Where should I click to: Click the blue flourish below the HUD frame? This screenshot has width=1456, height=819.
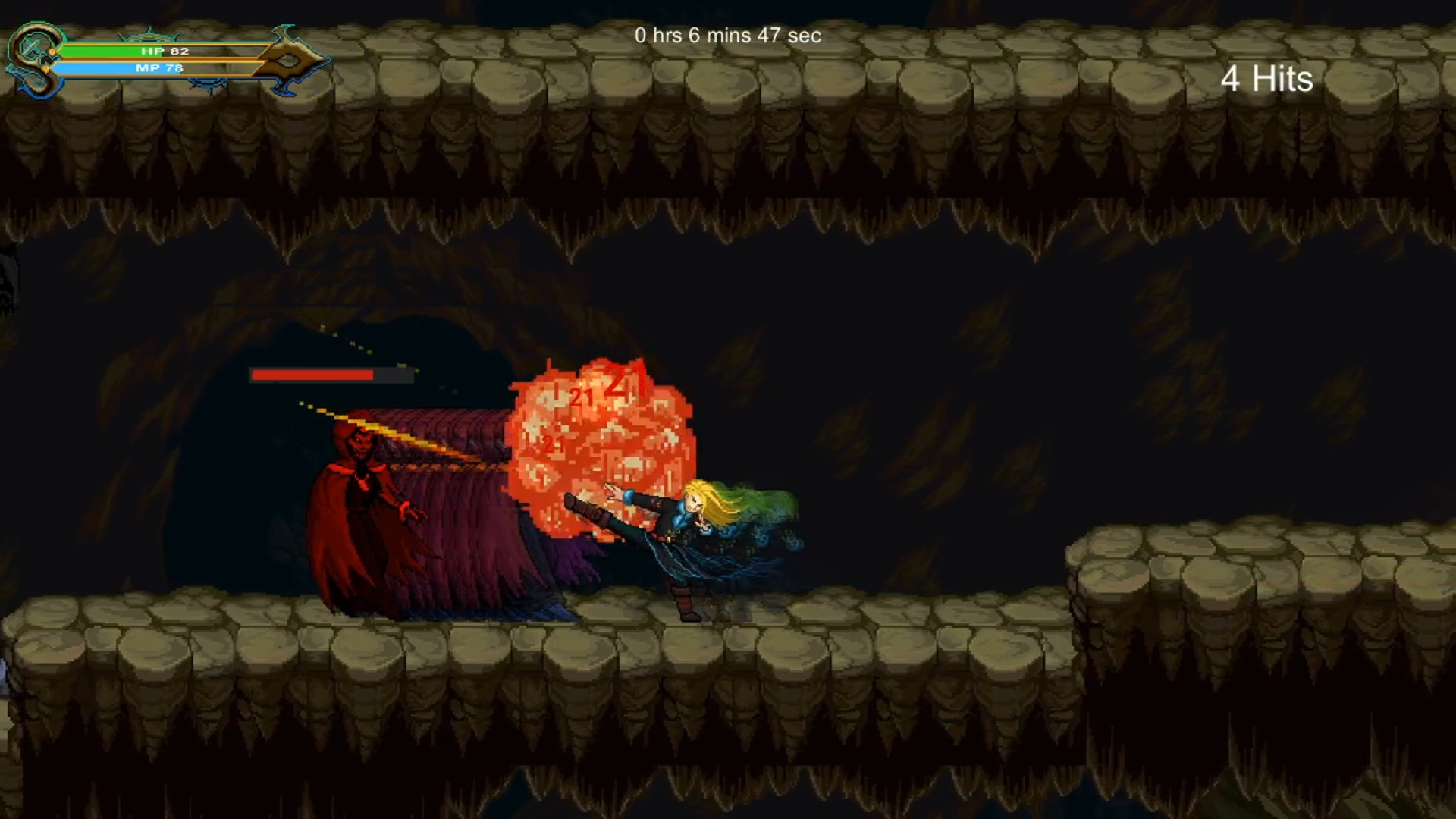click(206, 83)
